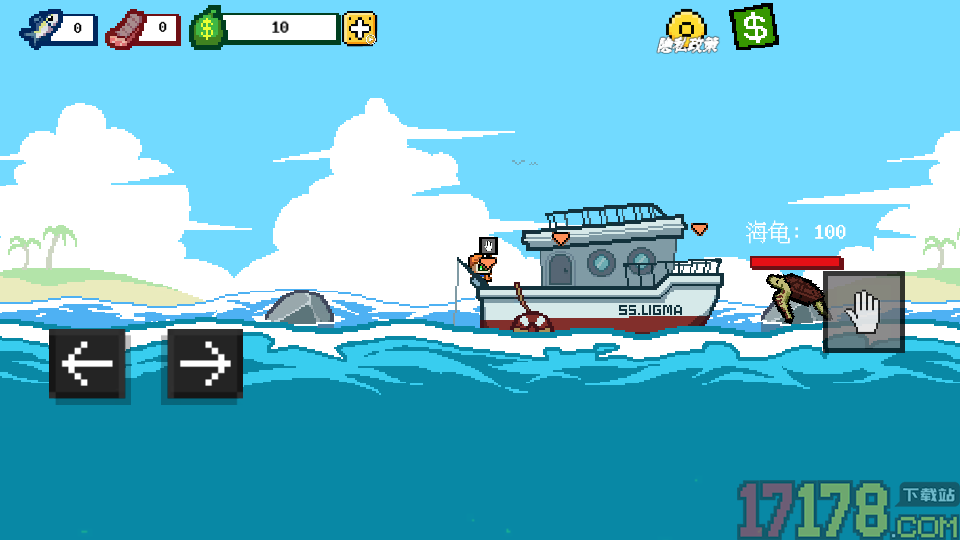Open the privacy policy (隐私政策) coin icon

click(x=687, y=31)
